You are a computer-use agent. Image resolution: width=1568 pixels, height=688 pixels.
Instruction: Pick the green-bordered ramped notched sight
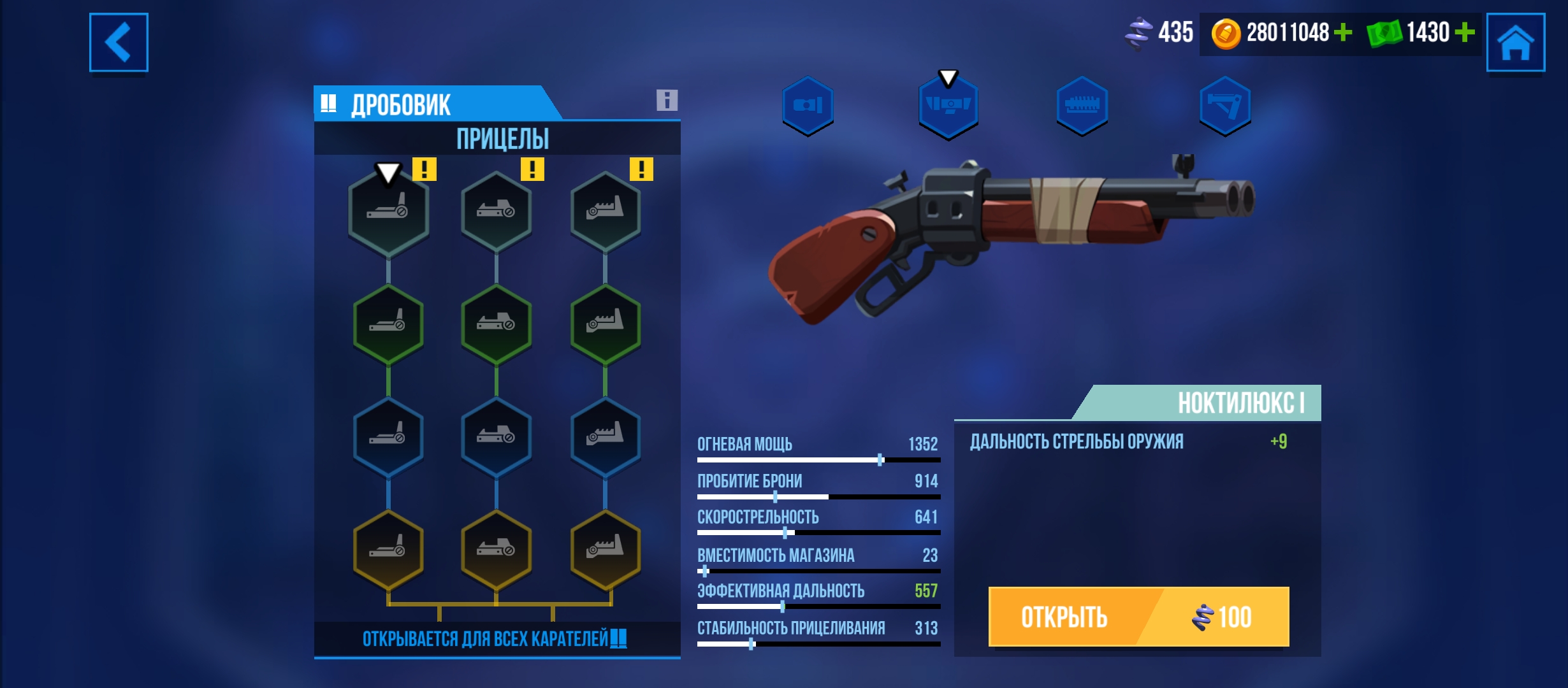tap(605, 324)
